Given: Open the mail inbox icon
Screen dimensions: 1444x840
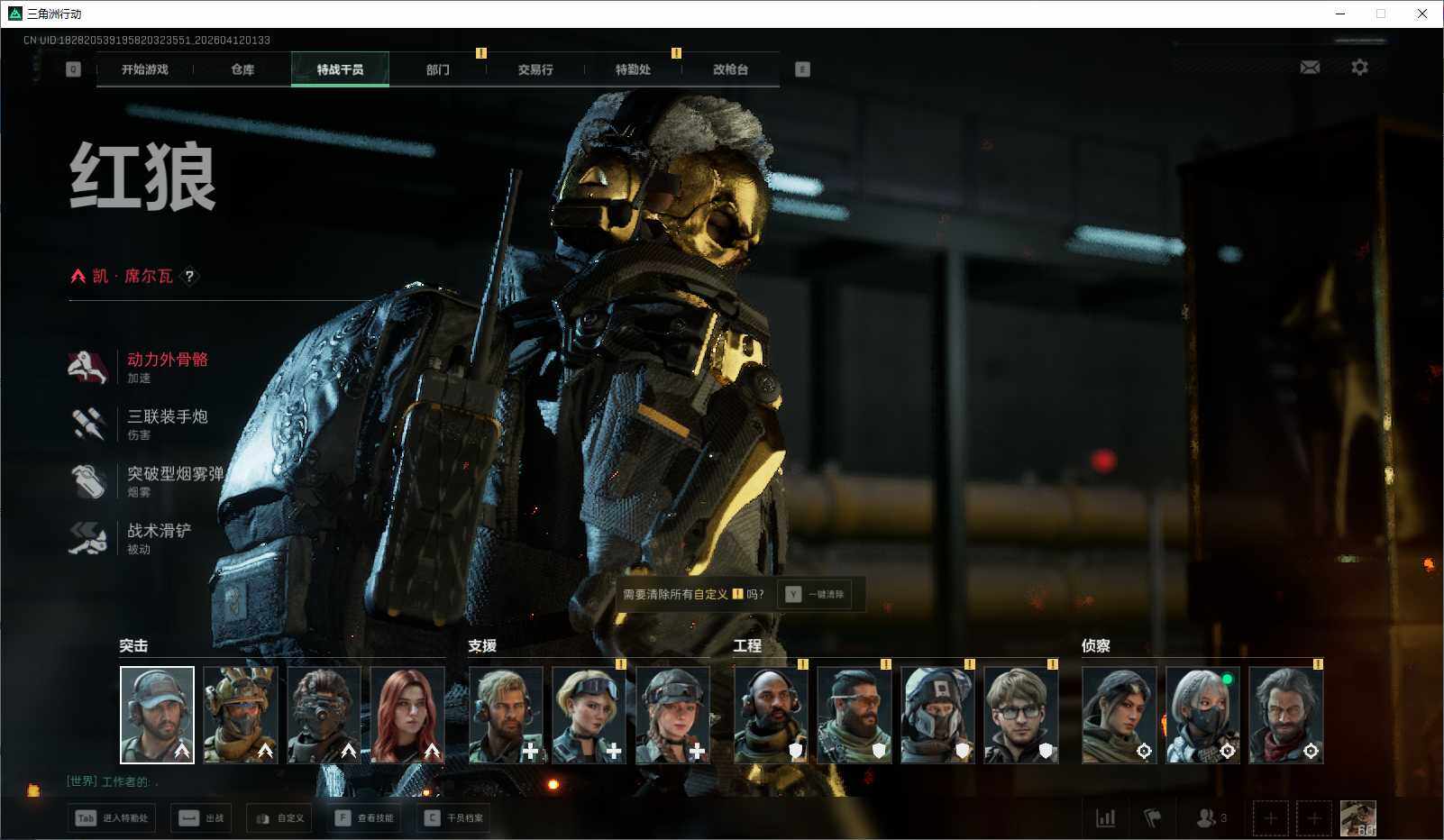Looking at the screenshot, I should (x=1310, y=68).
